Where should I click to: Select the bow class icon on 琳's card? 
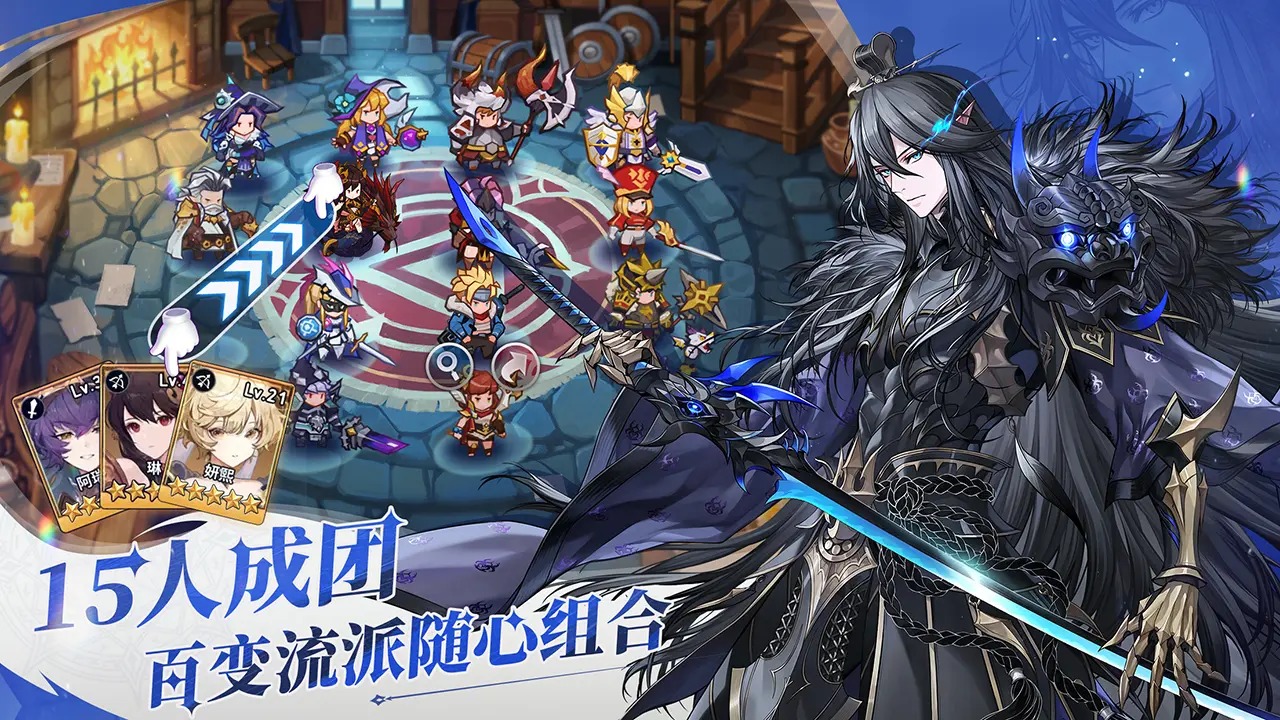[118, 381]
